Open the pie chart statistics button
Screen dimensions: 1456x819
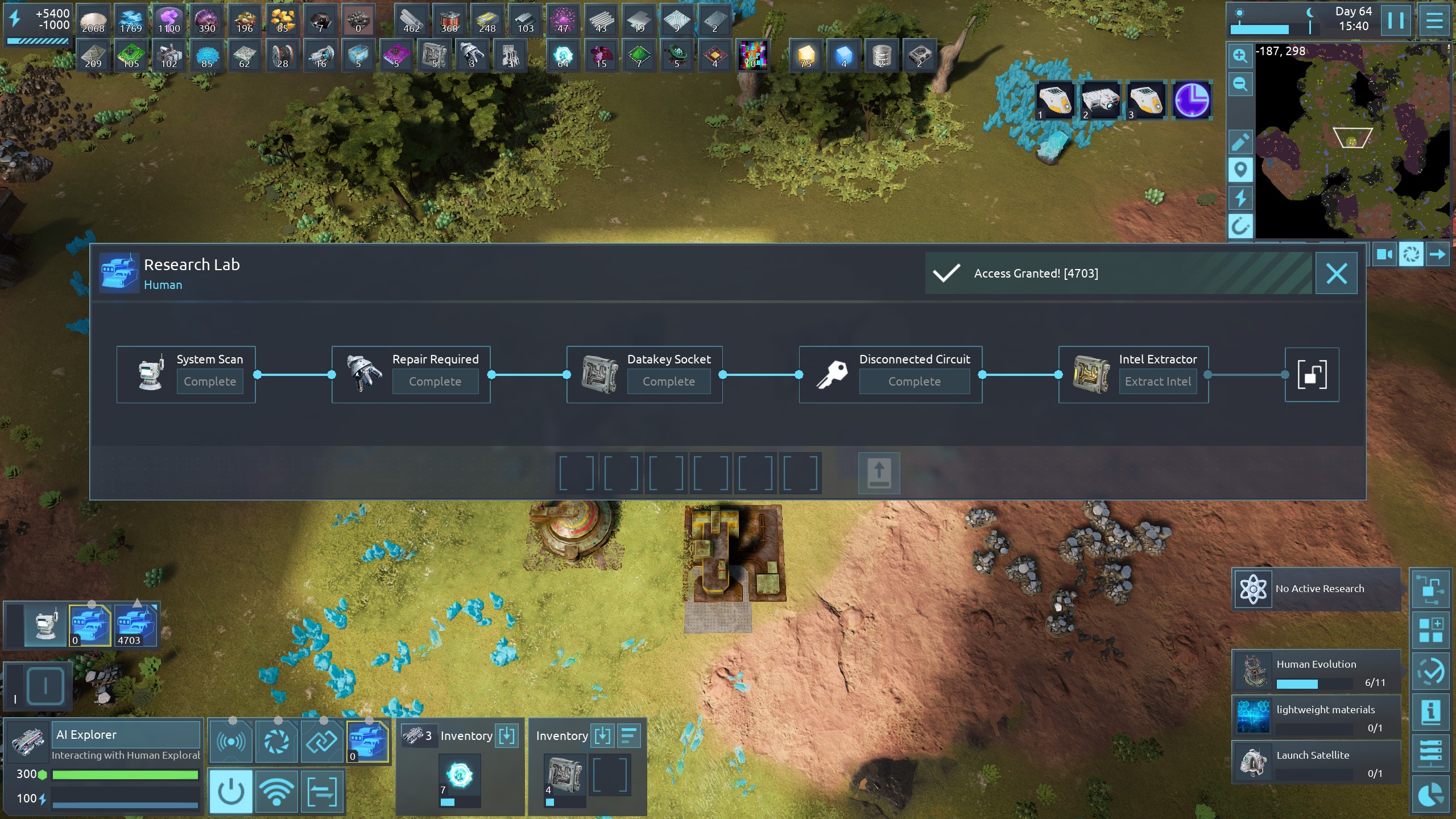click(1431, 795)
